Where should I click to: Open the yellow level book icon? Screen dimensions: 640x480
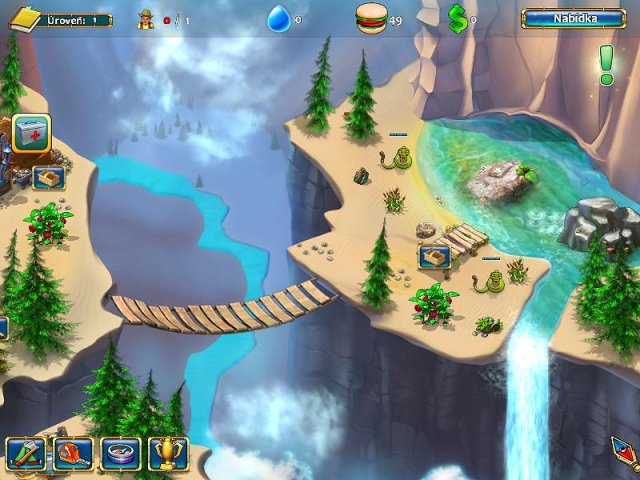[23, 17]
